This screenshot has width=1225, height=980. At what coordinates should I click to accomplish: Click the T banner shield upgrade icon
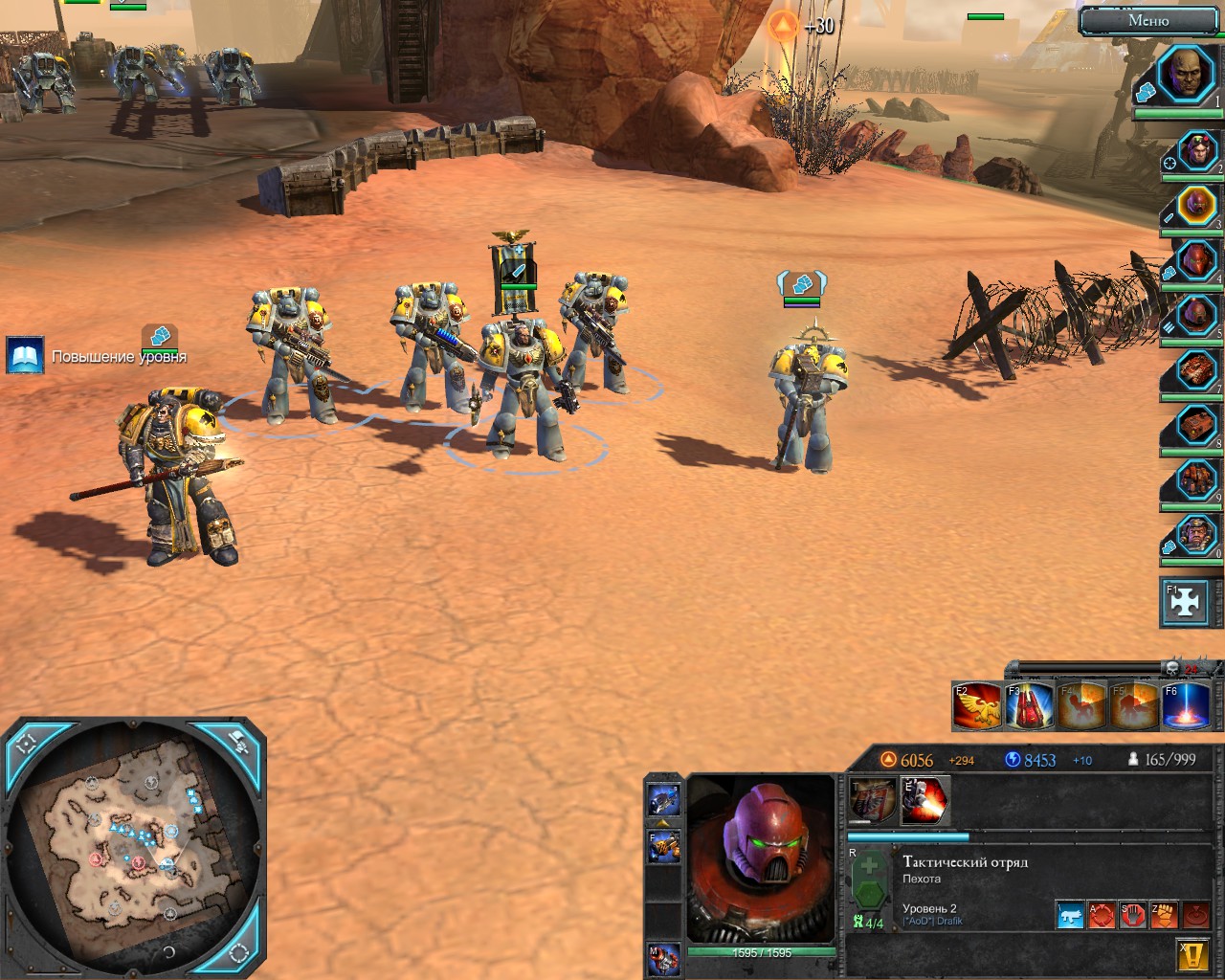[872, 800]
